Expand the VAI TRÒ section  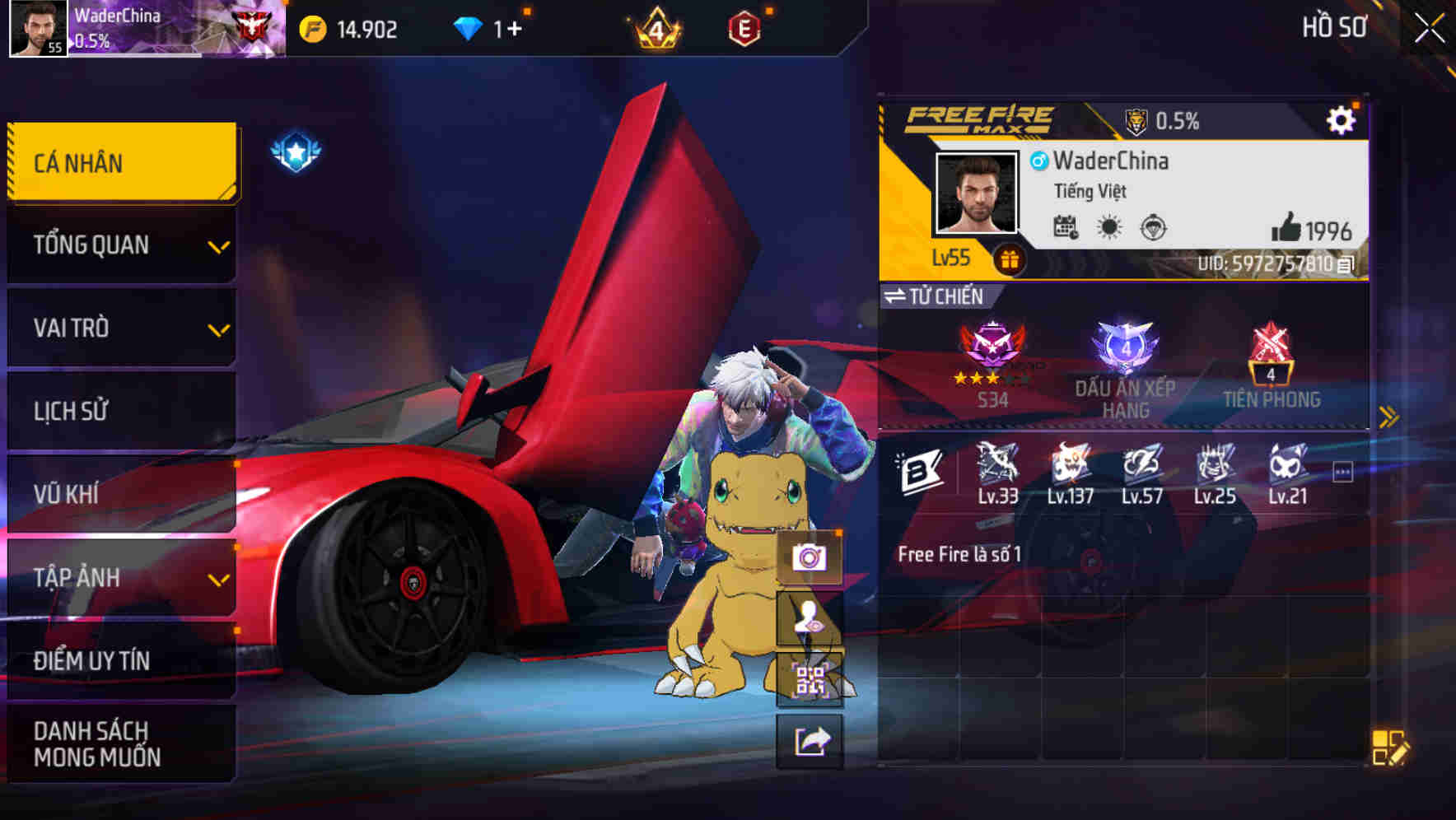click(120, 328)
